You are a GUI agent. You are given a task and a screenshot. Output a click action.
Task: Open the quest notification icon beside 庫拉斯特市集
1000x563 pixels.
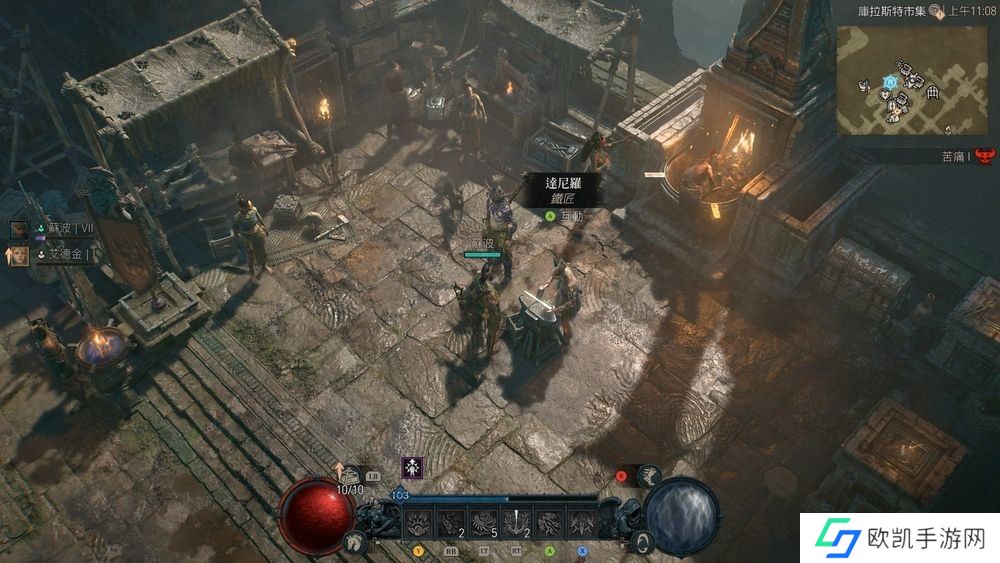[x=936, y=11]
